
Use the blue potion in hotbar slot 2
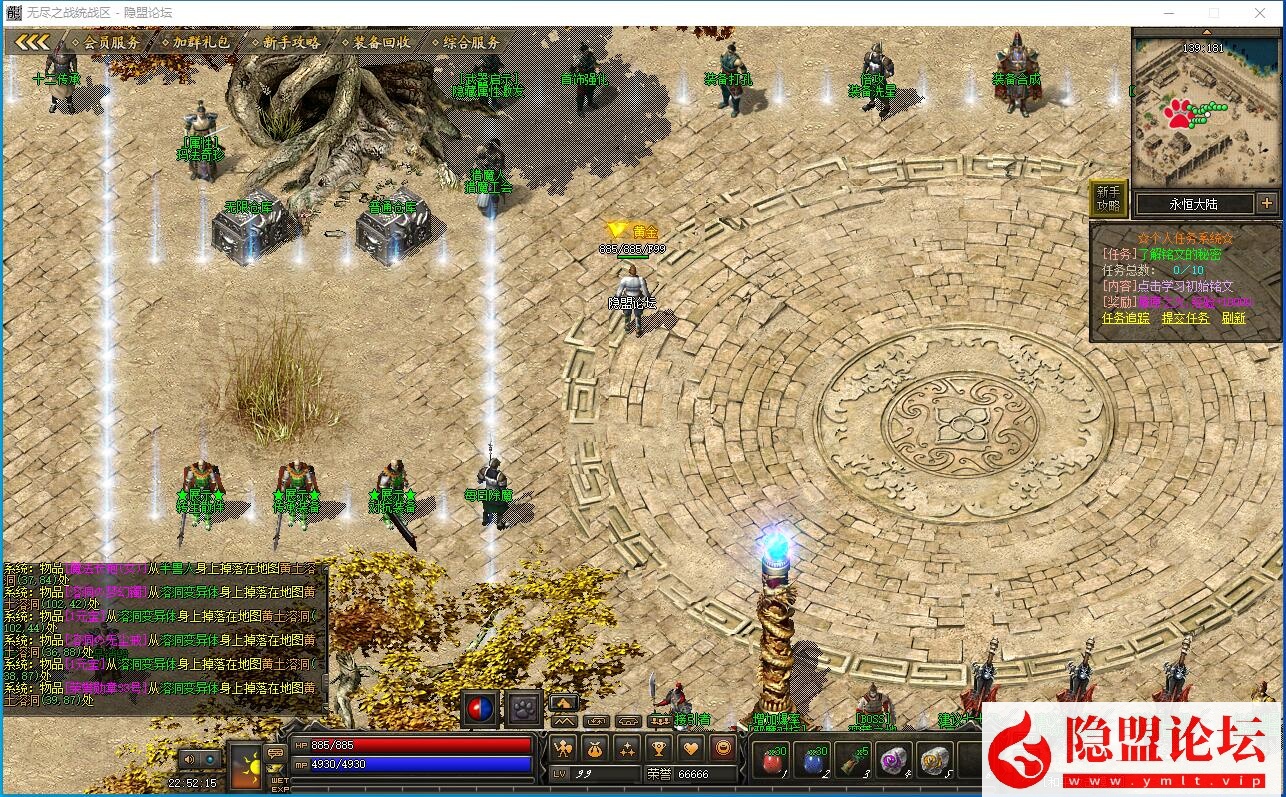[x=813, y=762]
